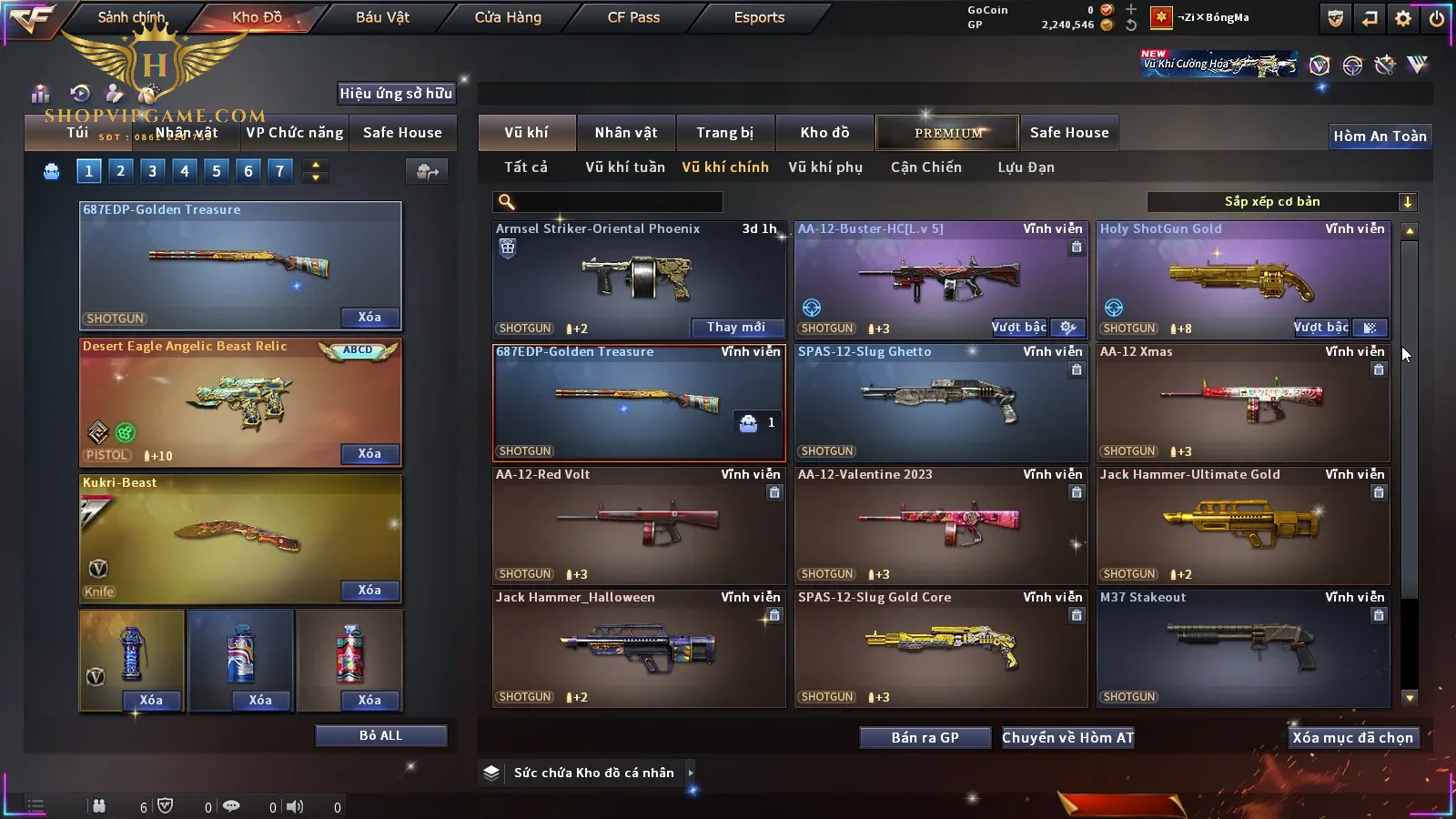Choose the Holy ShotGun Gold weapon
1456x819 pixels.
point(1243,279)
